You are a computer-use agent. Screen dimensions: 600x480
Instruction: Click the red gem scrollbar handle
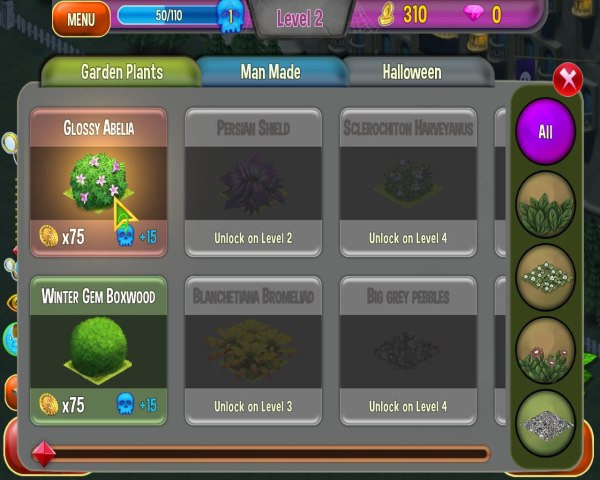(x=43, y=453)
